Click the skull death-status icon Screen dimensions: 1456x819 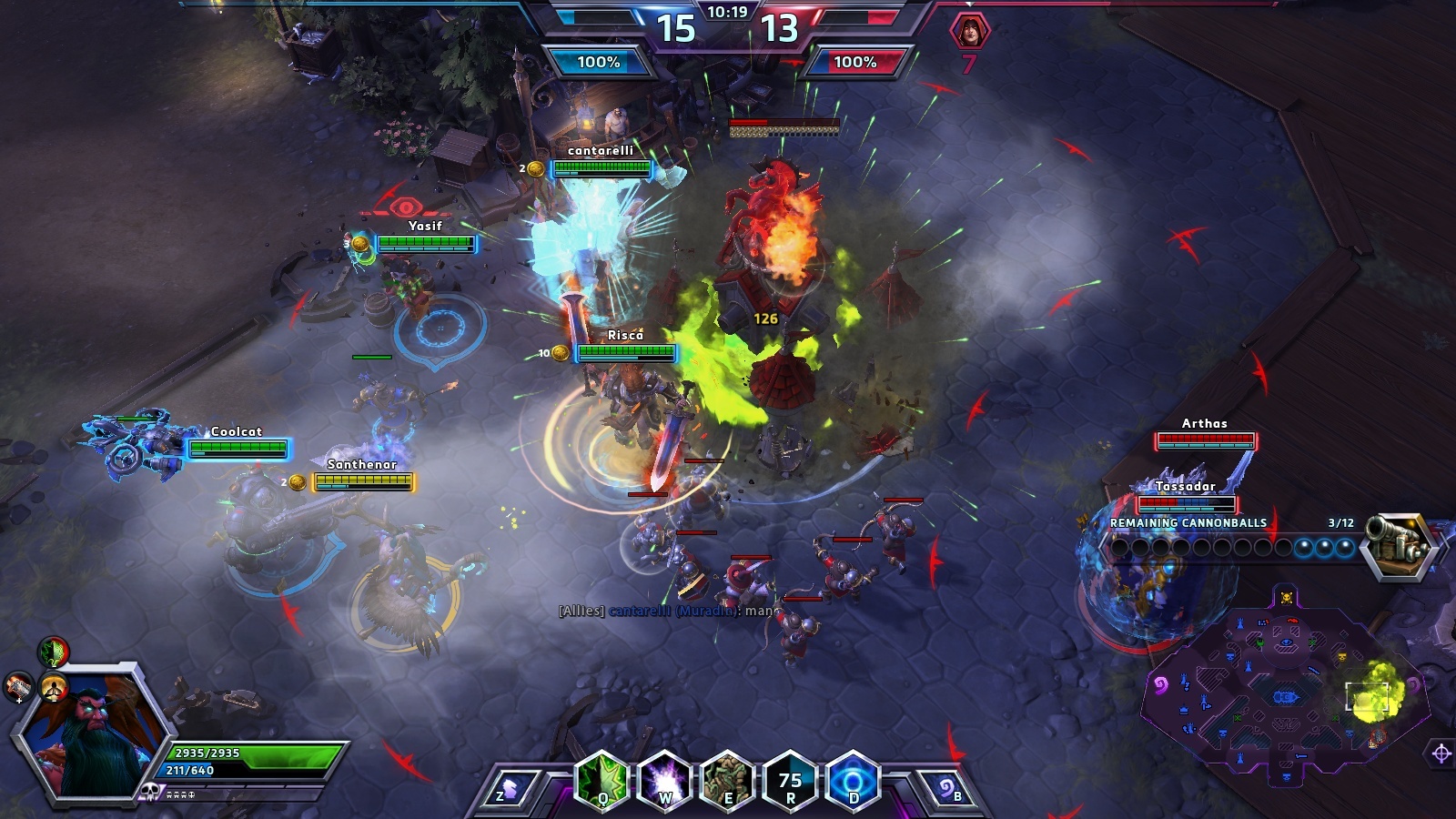point(150,792)
